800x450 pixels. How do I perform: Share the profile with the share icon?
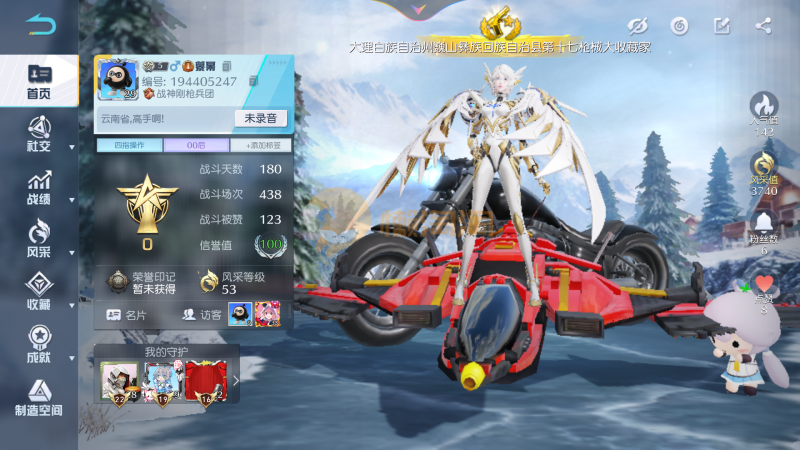pyautogui.click(x=763, y=25)
